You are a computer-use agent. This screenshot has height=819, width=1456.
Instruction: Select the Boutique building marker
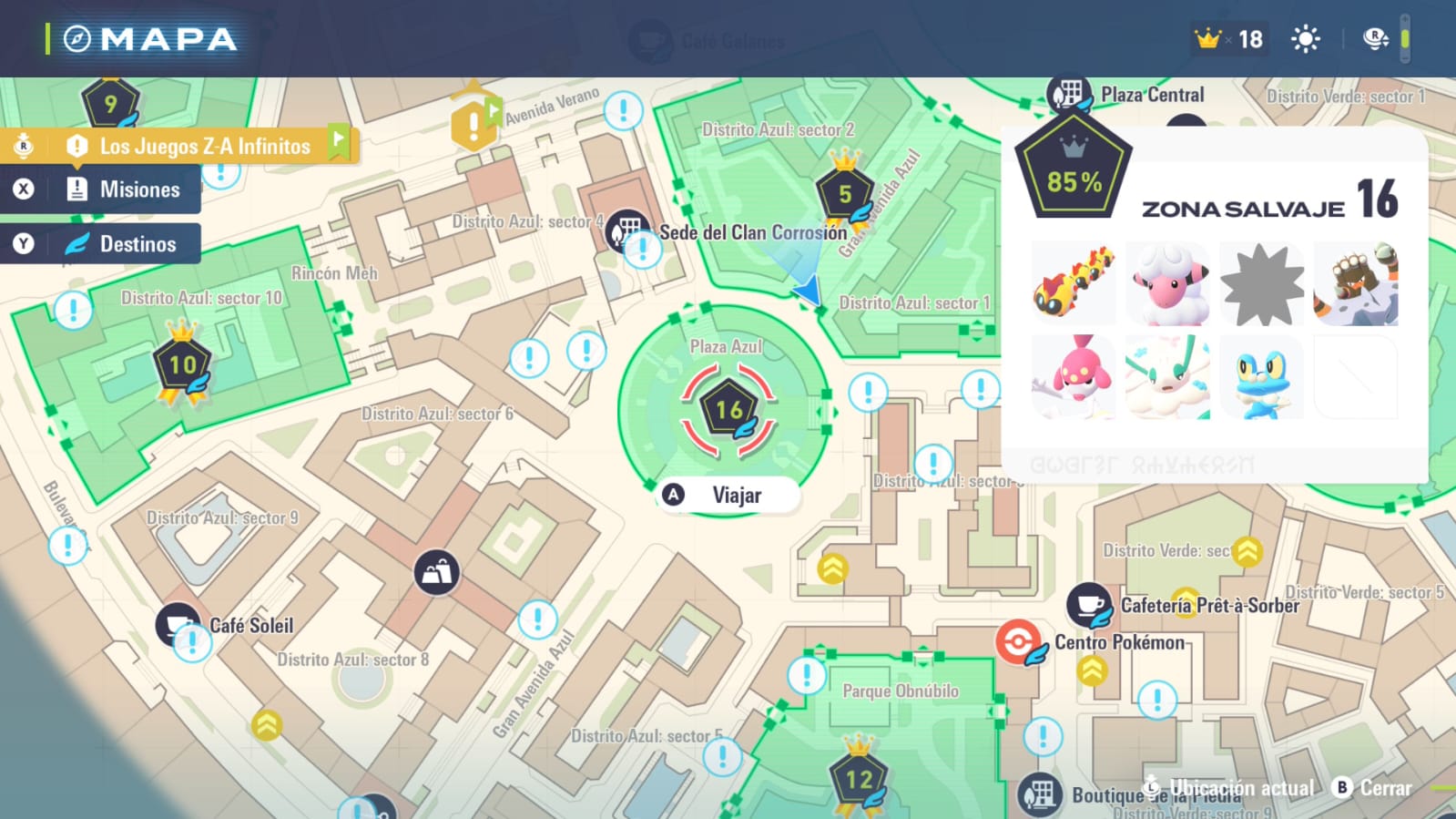click(x=1039, y=793)
